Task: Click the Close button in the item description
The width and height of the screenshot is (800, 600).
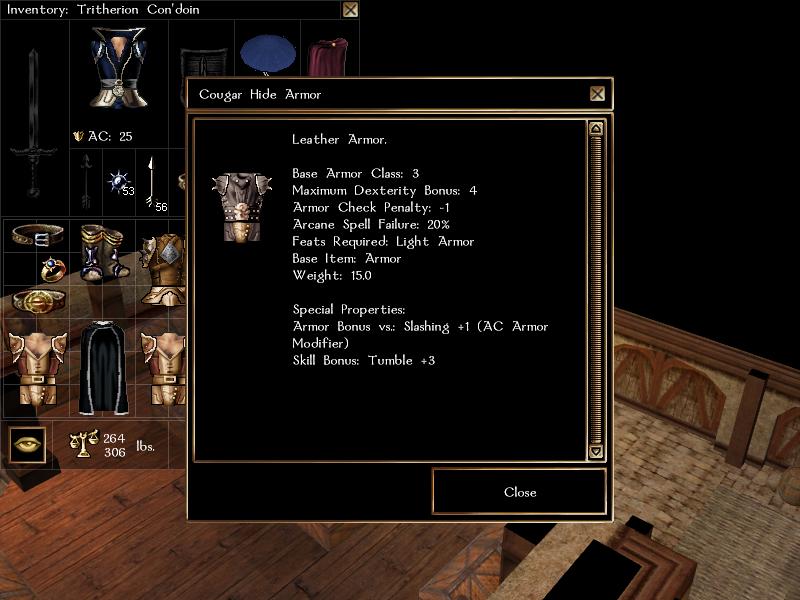Action: pyautogui.click(x=519, y=492)
